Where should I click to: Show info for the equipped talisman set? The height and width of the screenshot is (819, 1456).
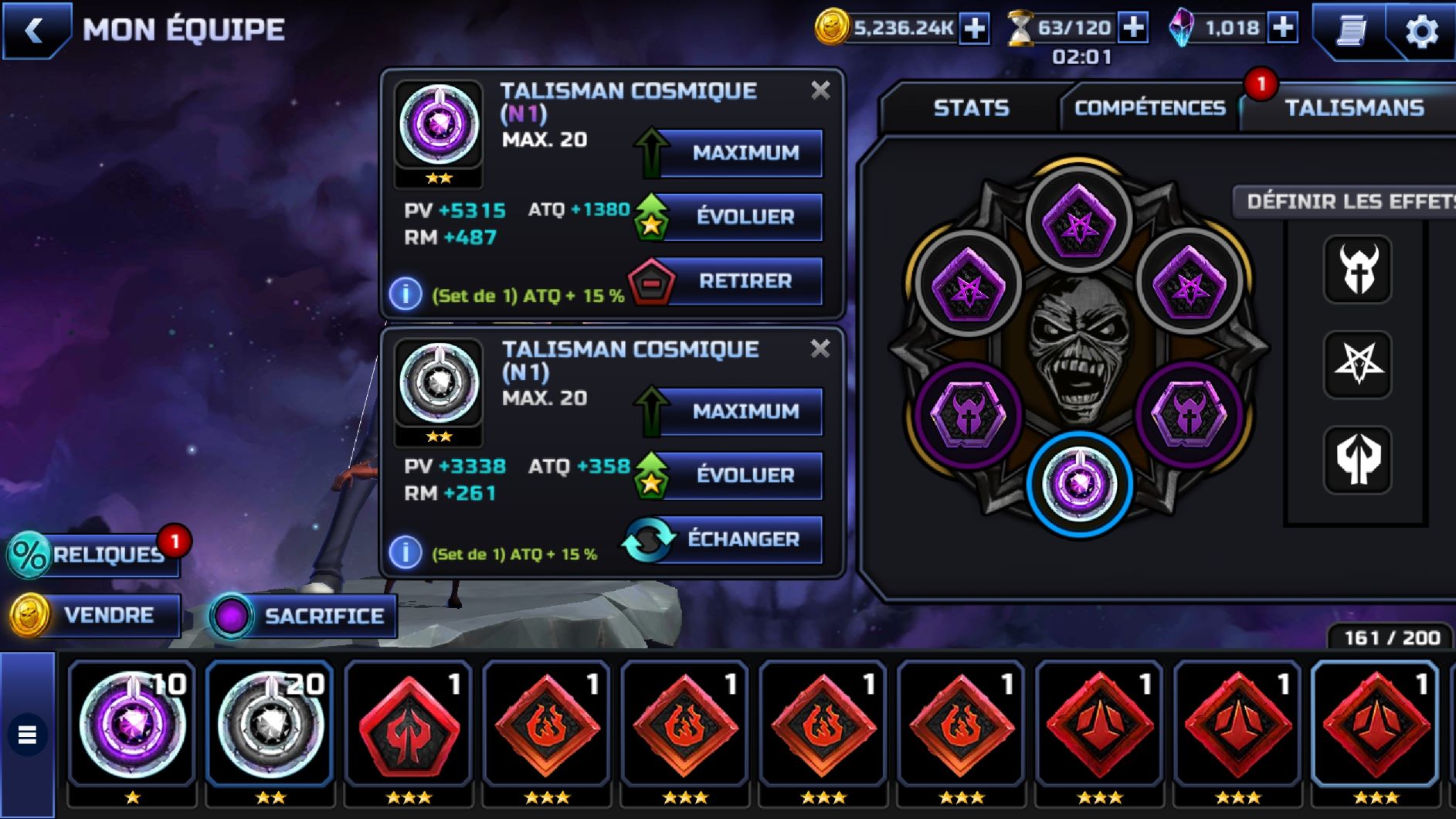[406, 294]
